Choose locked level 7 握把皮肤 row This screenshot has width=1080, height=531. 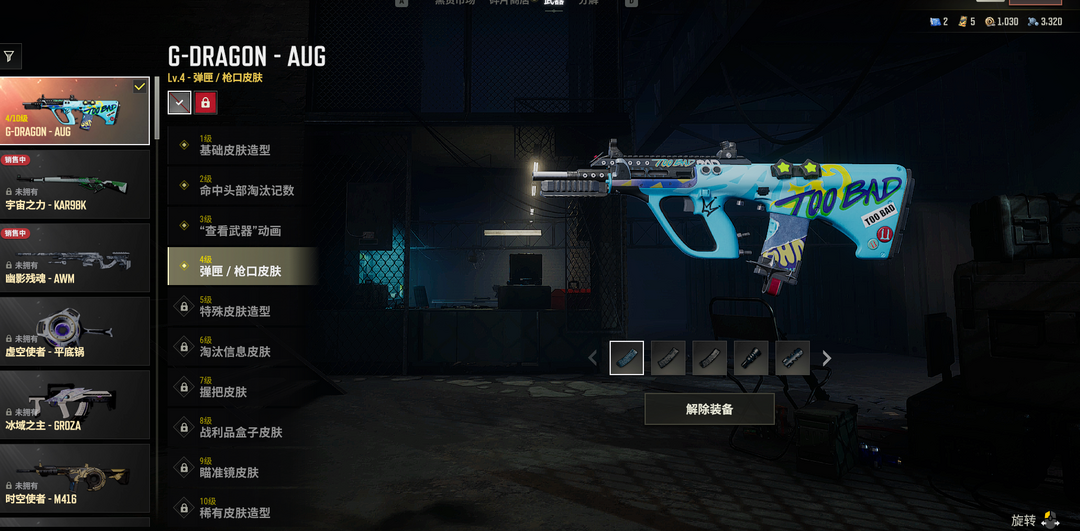242,387
